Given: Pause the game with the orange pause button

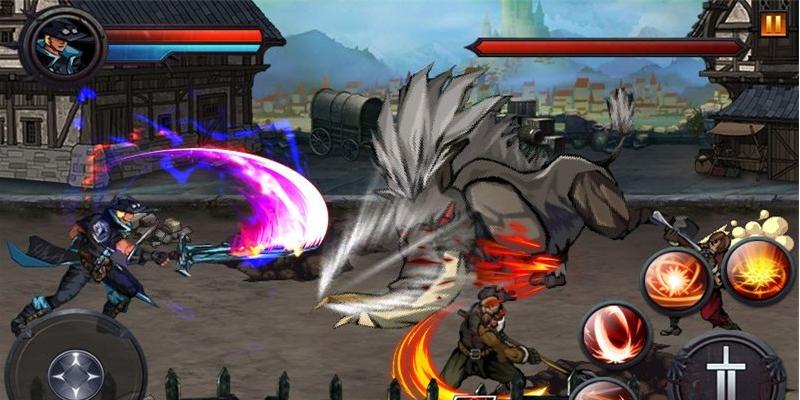Looking at the screenshot, I should [773, 25].
